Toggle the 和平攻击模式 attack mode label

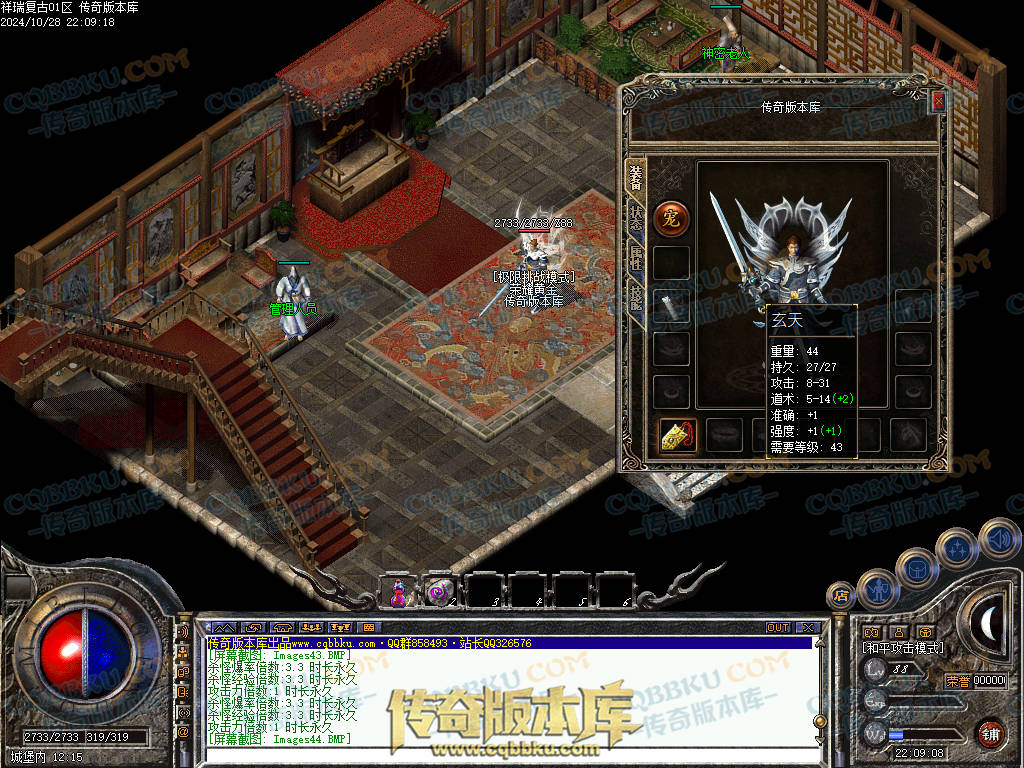coord(903,648)
